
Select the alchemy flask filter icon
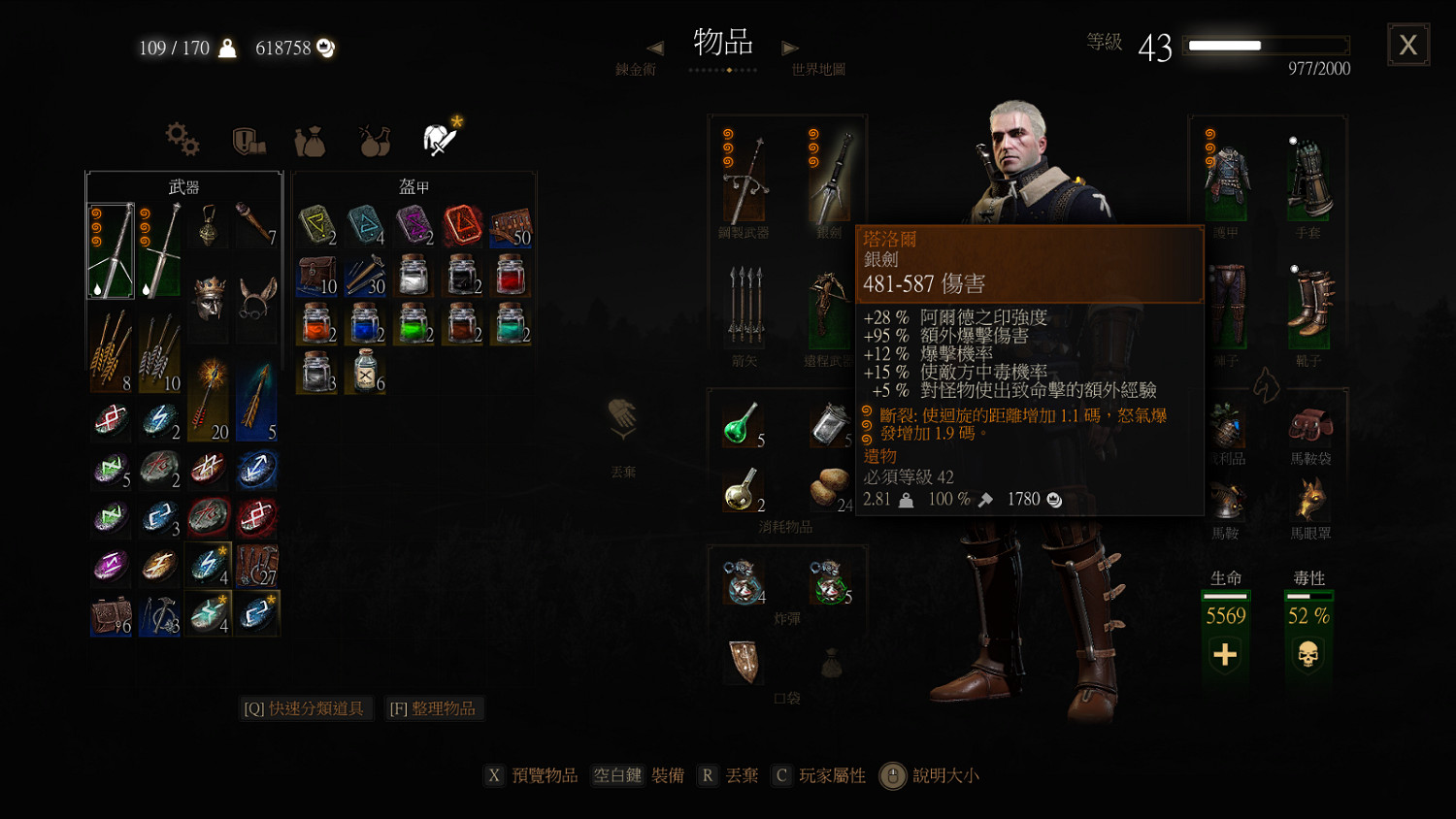coord(373,139)
